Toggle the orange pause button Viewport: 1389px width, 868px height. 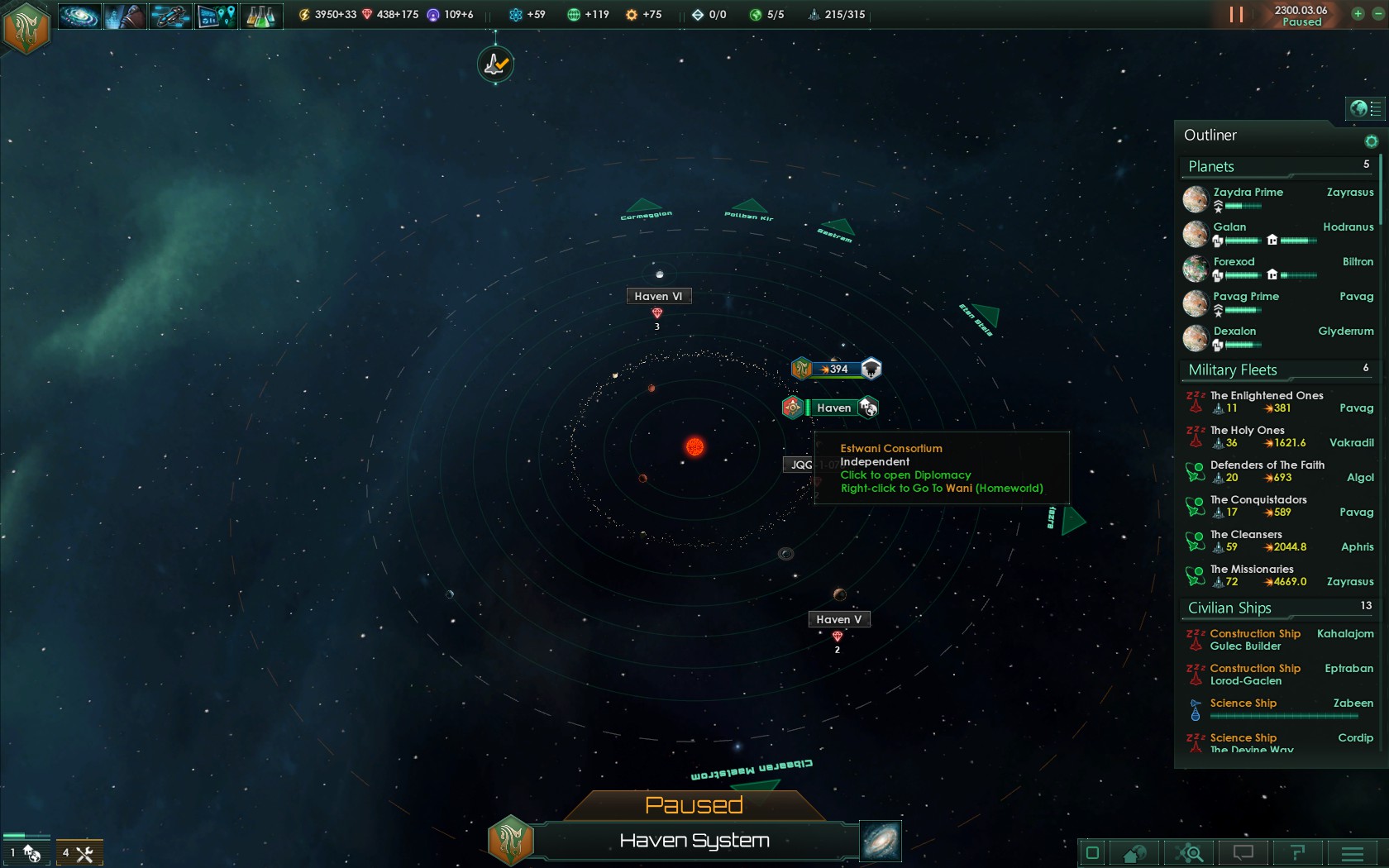[x=1236, y=15]
